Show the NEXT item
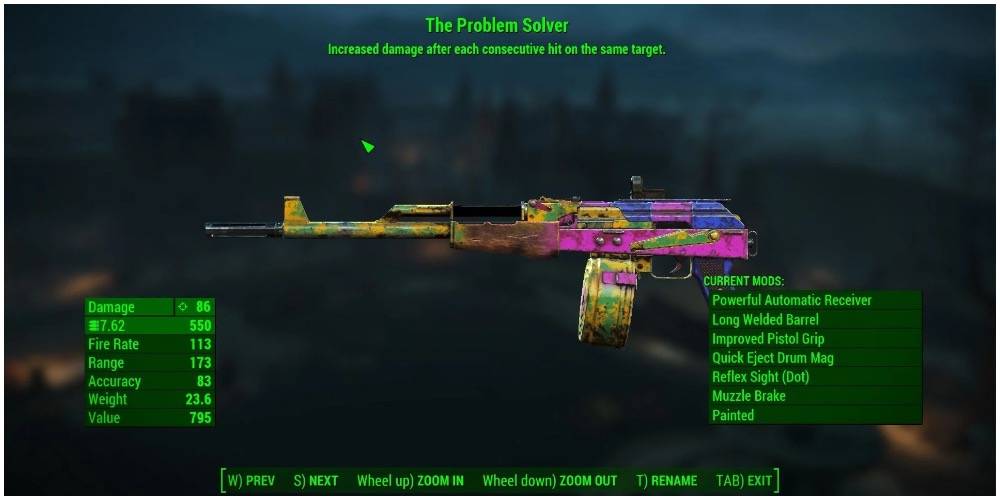 click(316, 481)
